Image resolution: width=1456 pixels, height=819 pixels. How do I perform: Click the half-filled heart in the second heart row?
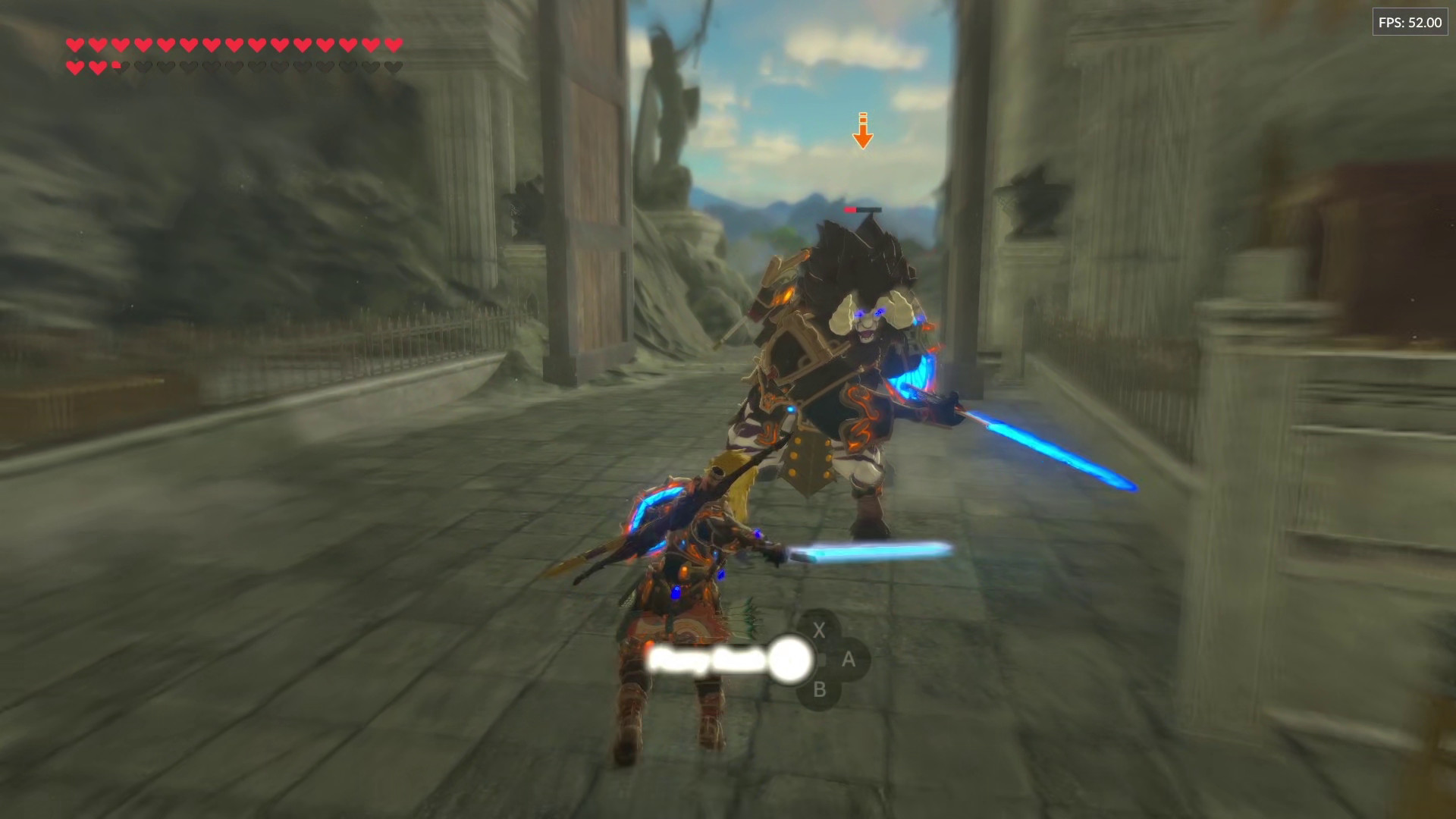pyautogui.click(x=117, y=66)
